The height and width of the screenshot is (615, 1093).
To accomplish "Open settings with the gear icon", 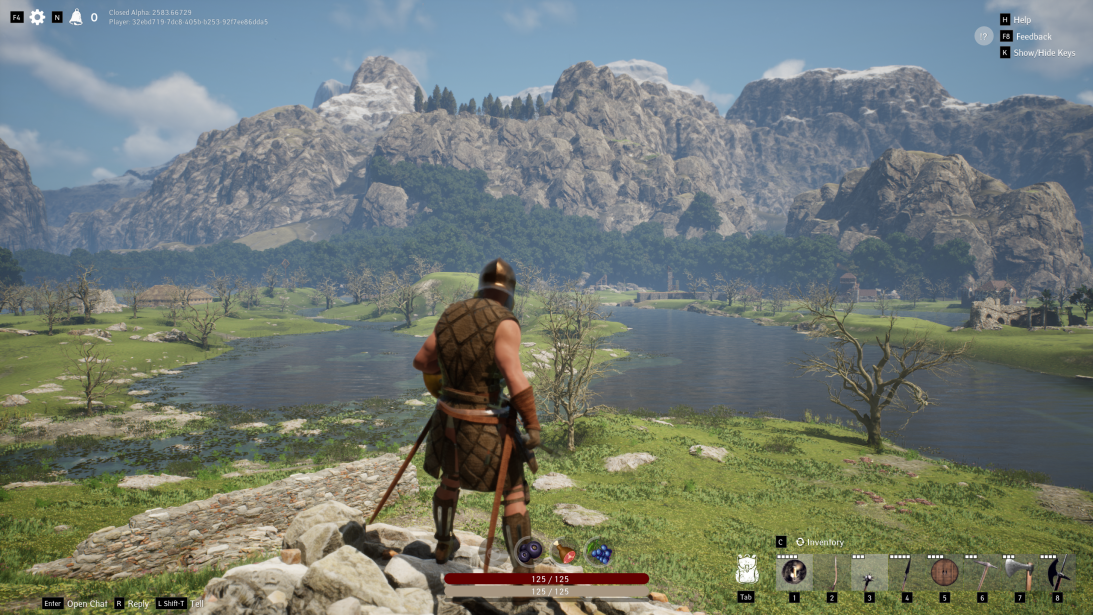I will [x=37, y=17].
